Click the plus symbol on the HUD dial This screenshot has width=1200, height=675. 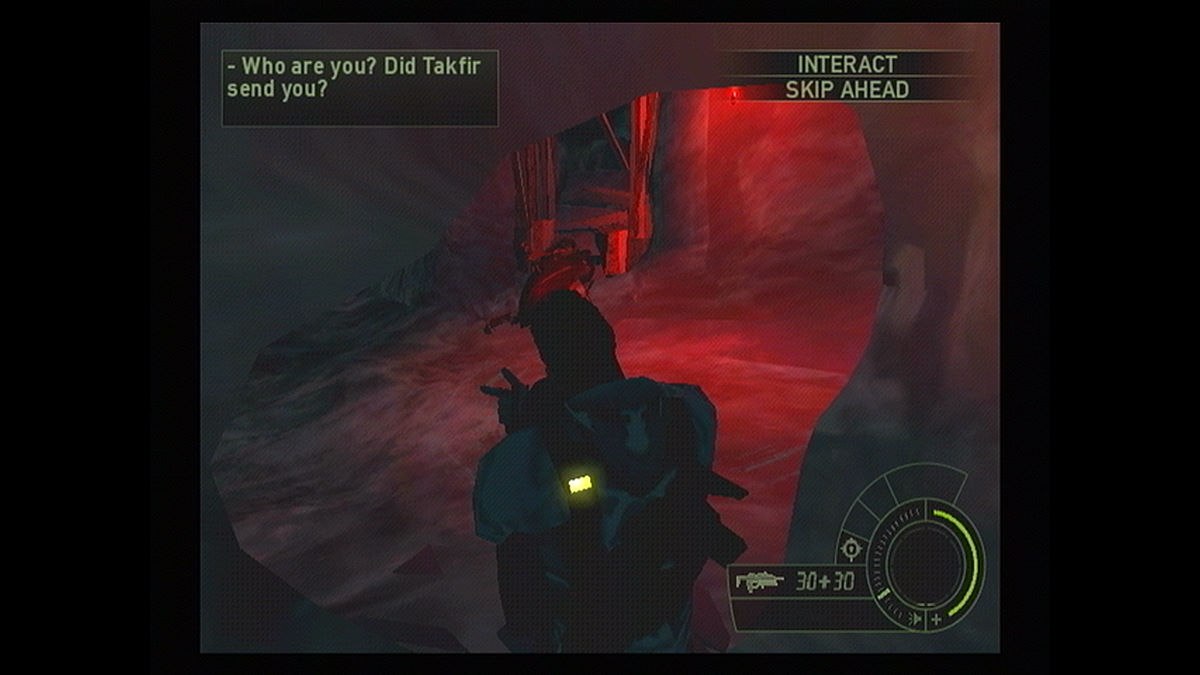click(x=936, y=620)
